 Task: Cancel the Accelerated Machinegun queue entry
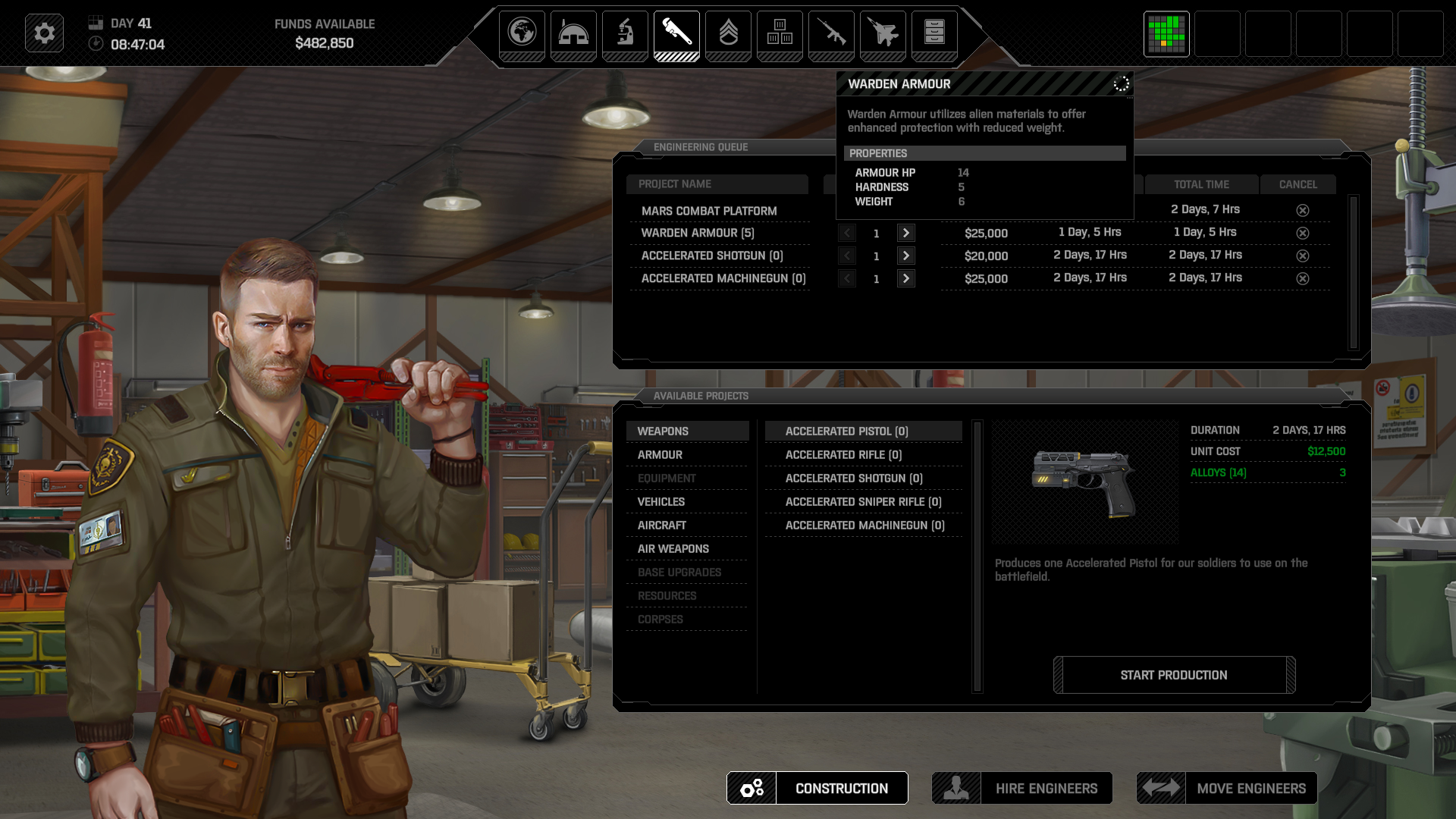click(x=1302, y=278)
